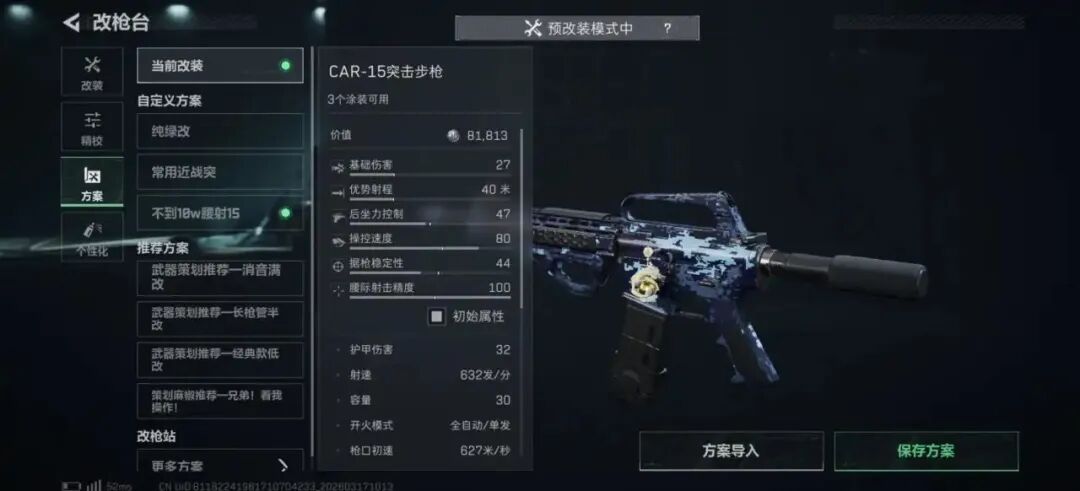Pick the recommended 长枪管半改 scheme

tap(220, 319)
